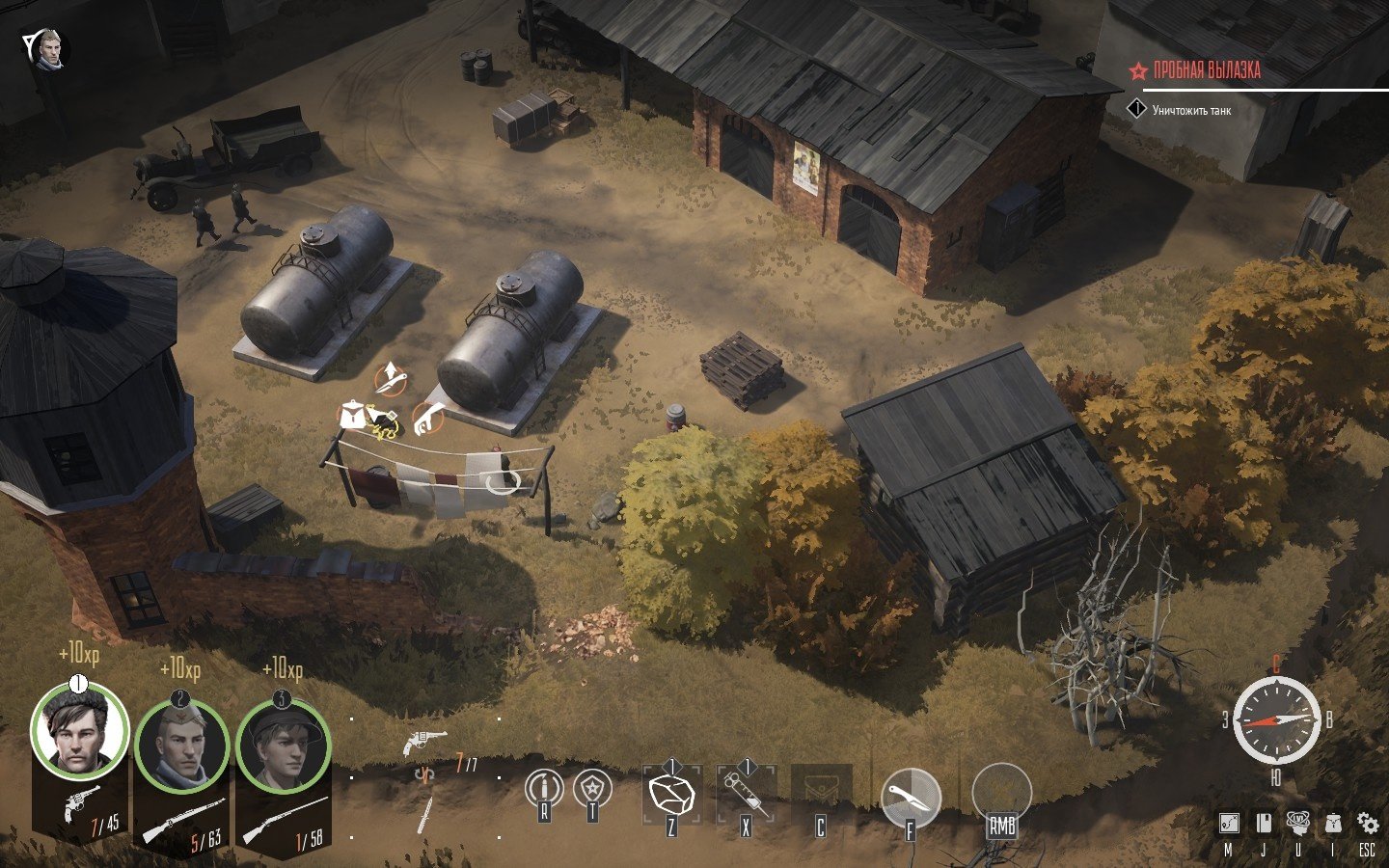This screenshot has width=1389, height=868.
Task: Activate the bullet reload ability
Action: coord(544,788)
